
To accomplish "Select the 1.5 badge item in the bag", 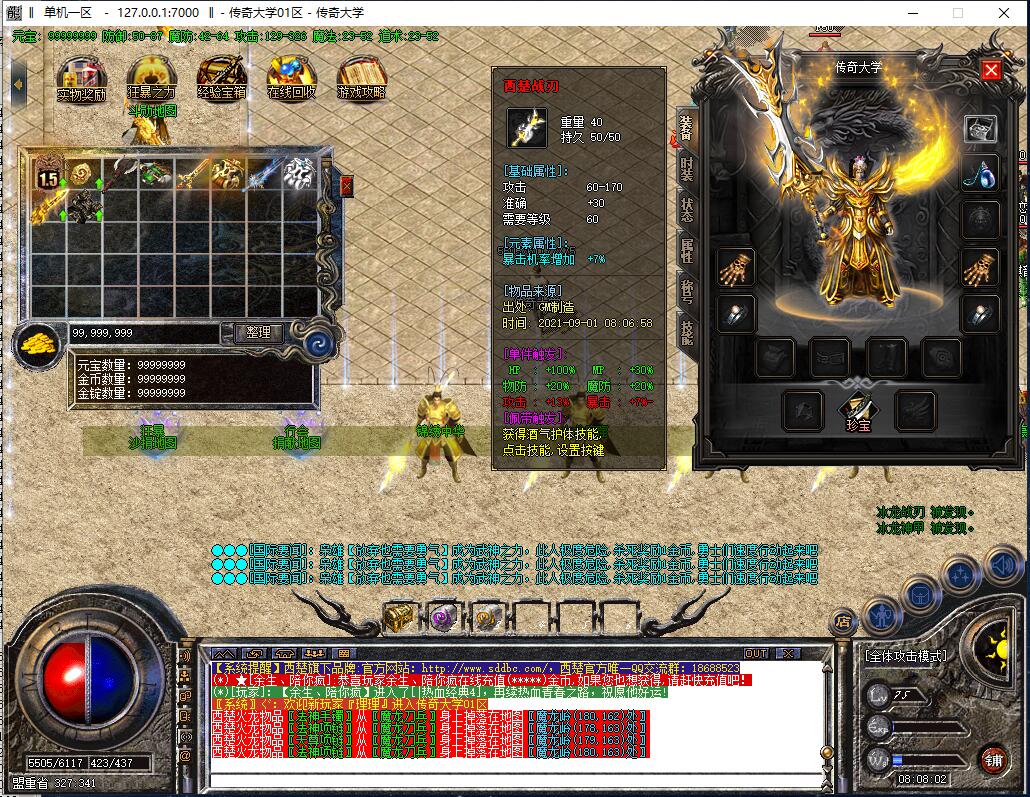I will click(49, 173).
